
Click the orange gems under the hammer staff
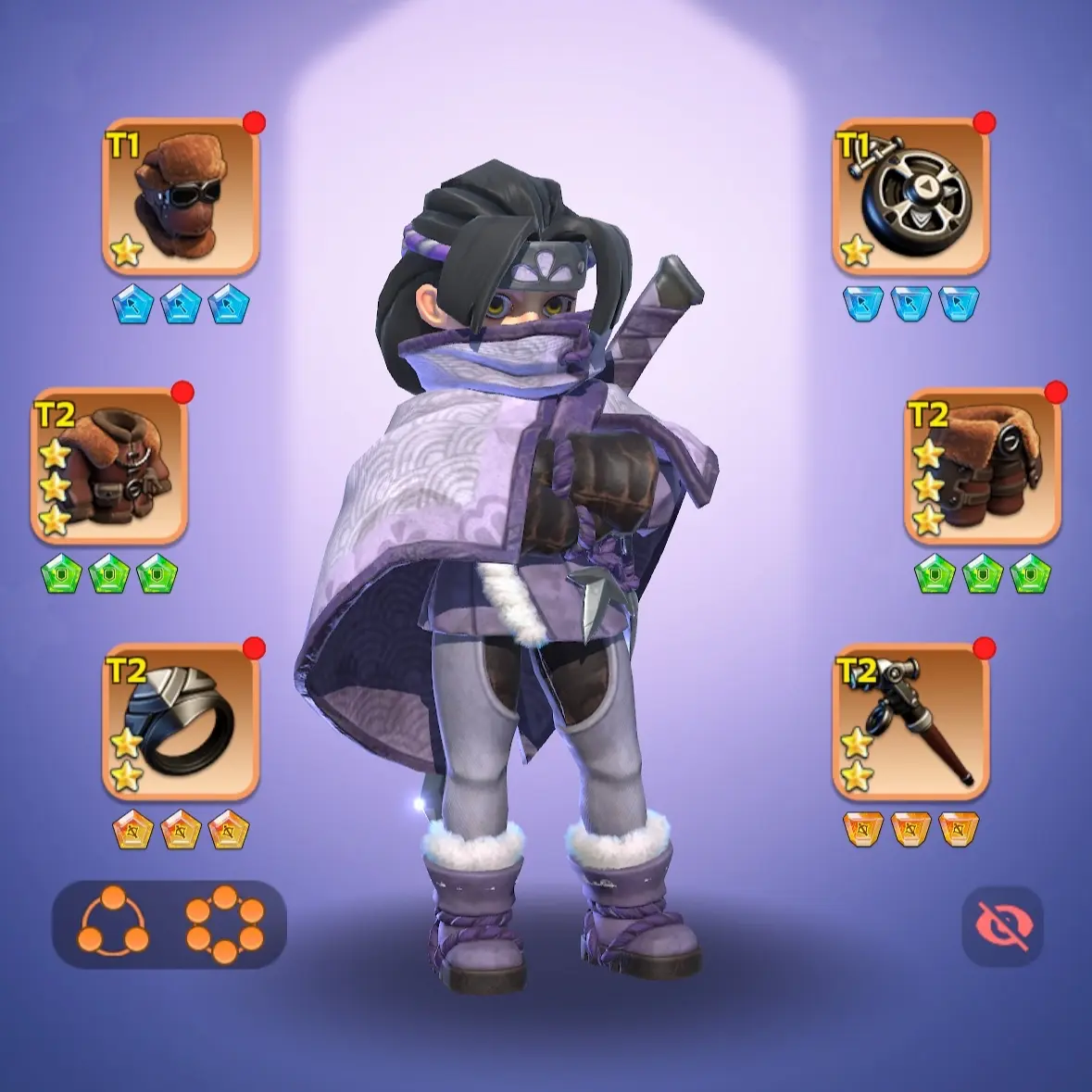coord(911,830)
